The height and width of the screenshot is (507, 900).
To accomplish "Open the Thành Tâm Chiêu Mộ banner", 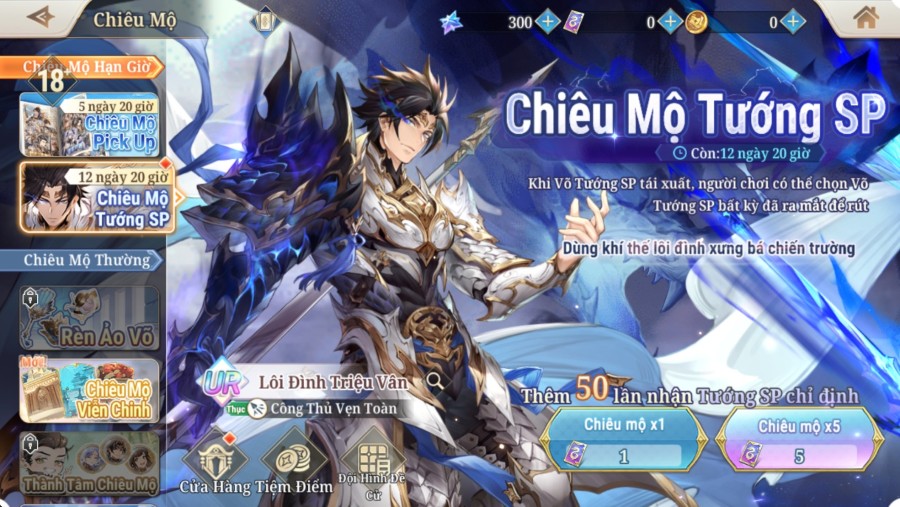I will 90,463.
